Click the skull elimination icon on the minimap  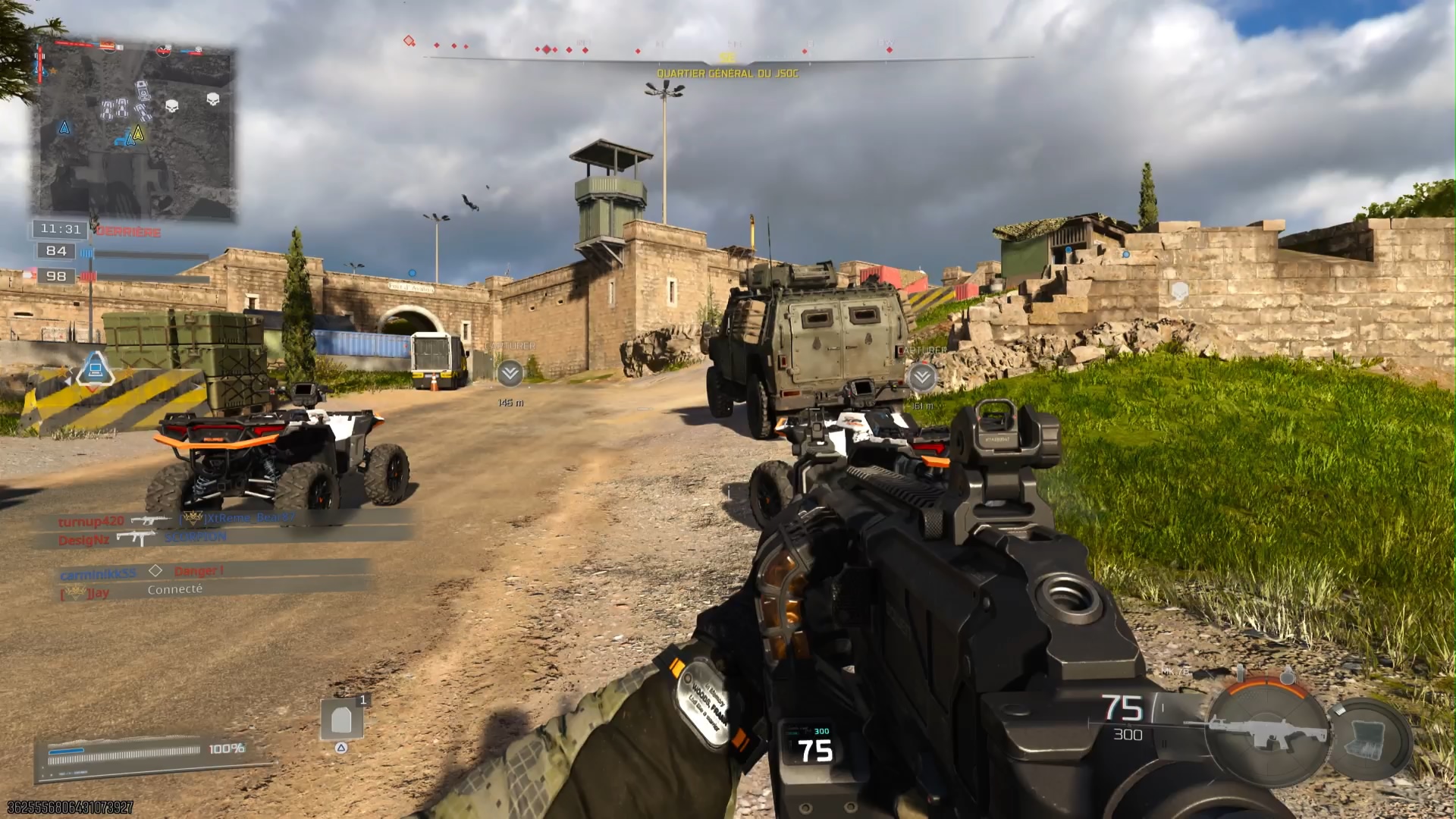coord(172,106)
